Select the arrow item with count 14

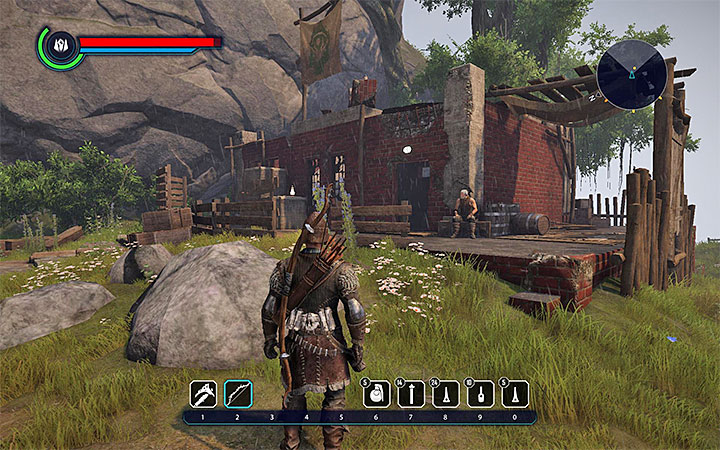click(x=411, y=394)
